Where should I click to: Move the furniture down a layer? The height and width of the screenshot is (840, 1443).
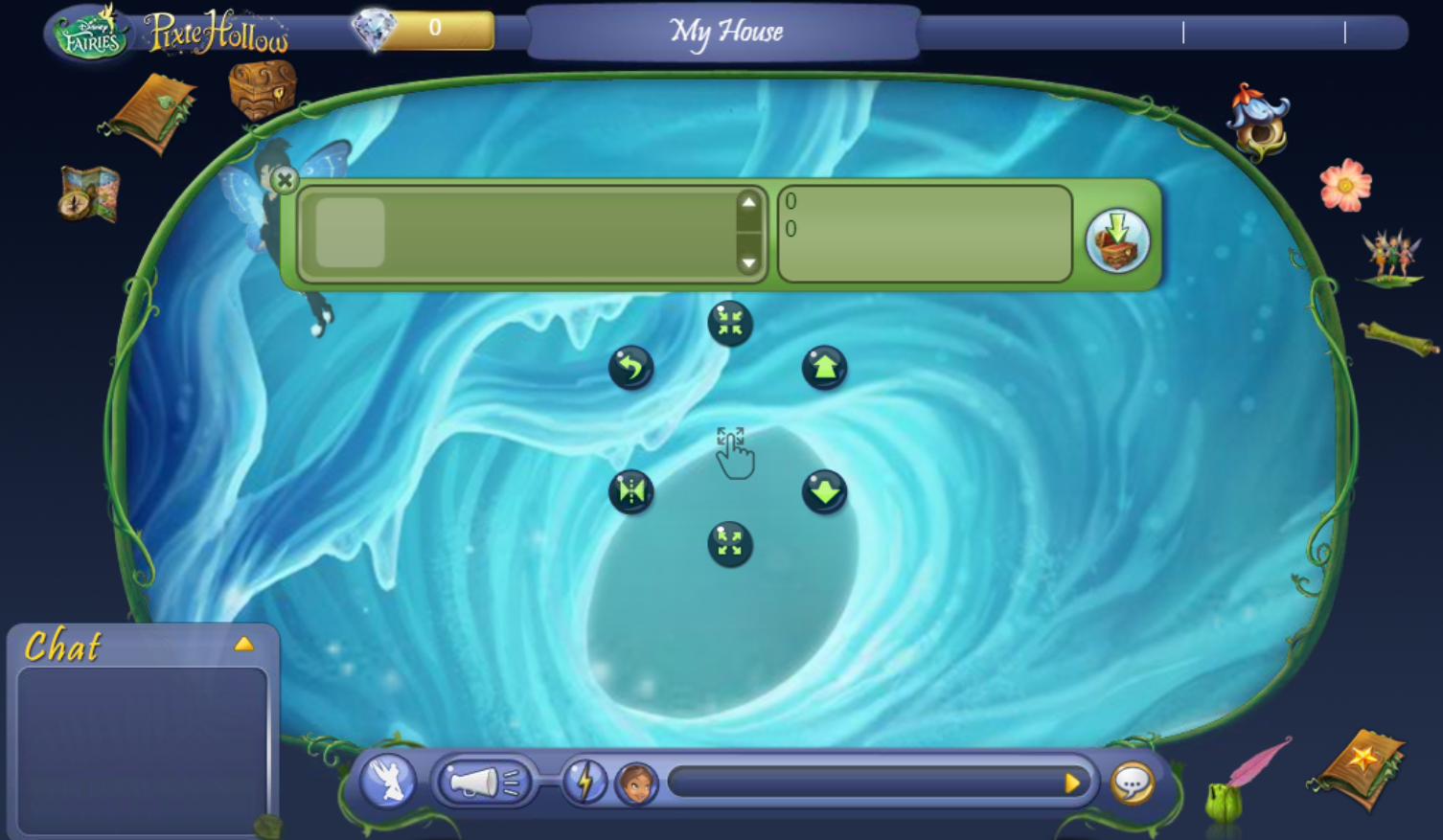[x=824, y=490]
